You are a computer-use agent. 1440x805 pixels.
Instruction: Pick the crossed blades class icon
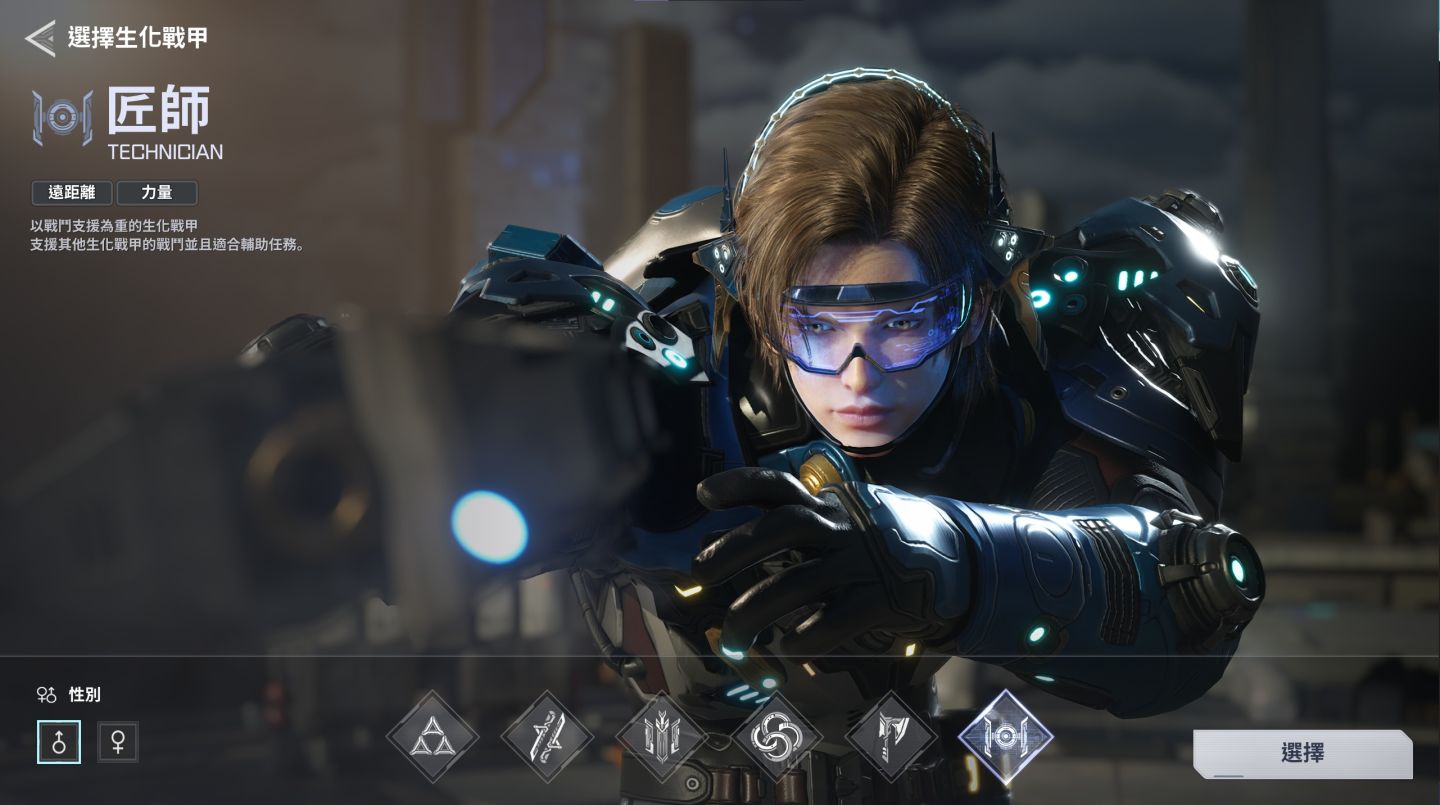click(547, 737)
